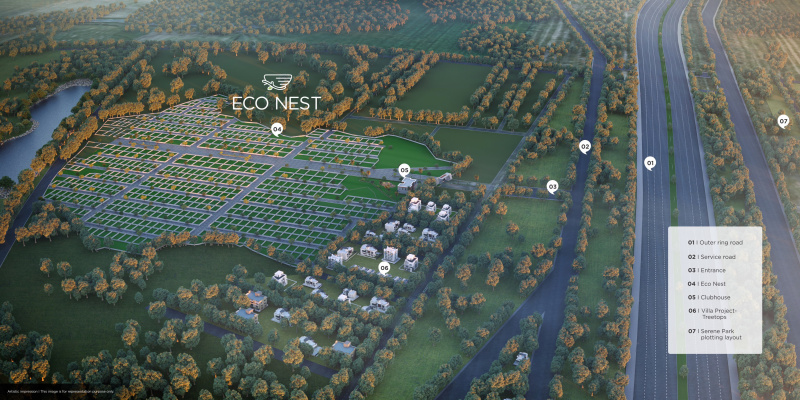Select the Eco Nest legend entry
This screenshot has height=400, width=800.
coord(708,284)
